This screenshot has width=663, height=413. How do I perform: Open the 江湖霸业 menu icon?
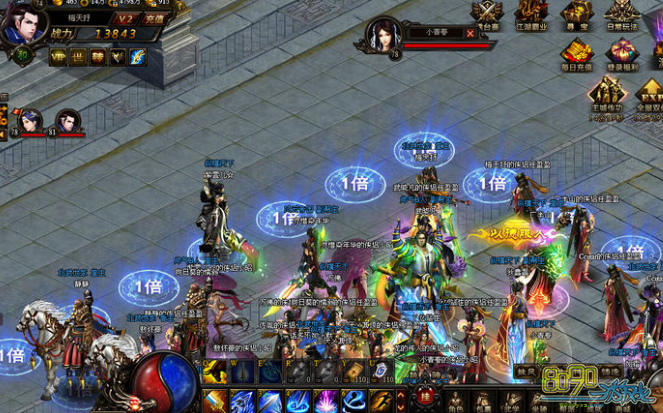tap(532, 13)
